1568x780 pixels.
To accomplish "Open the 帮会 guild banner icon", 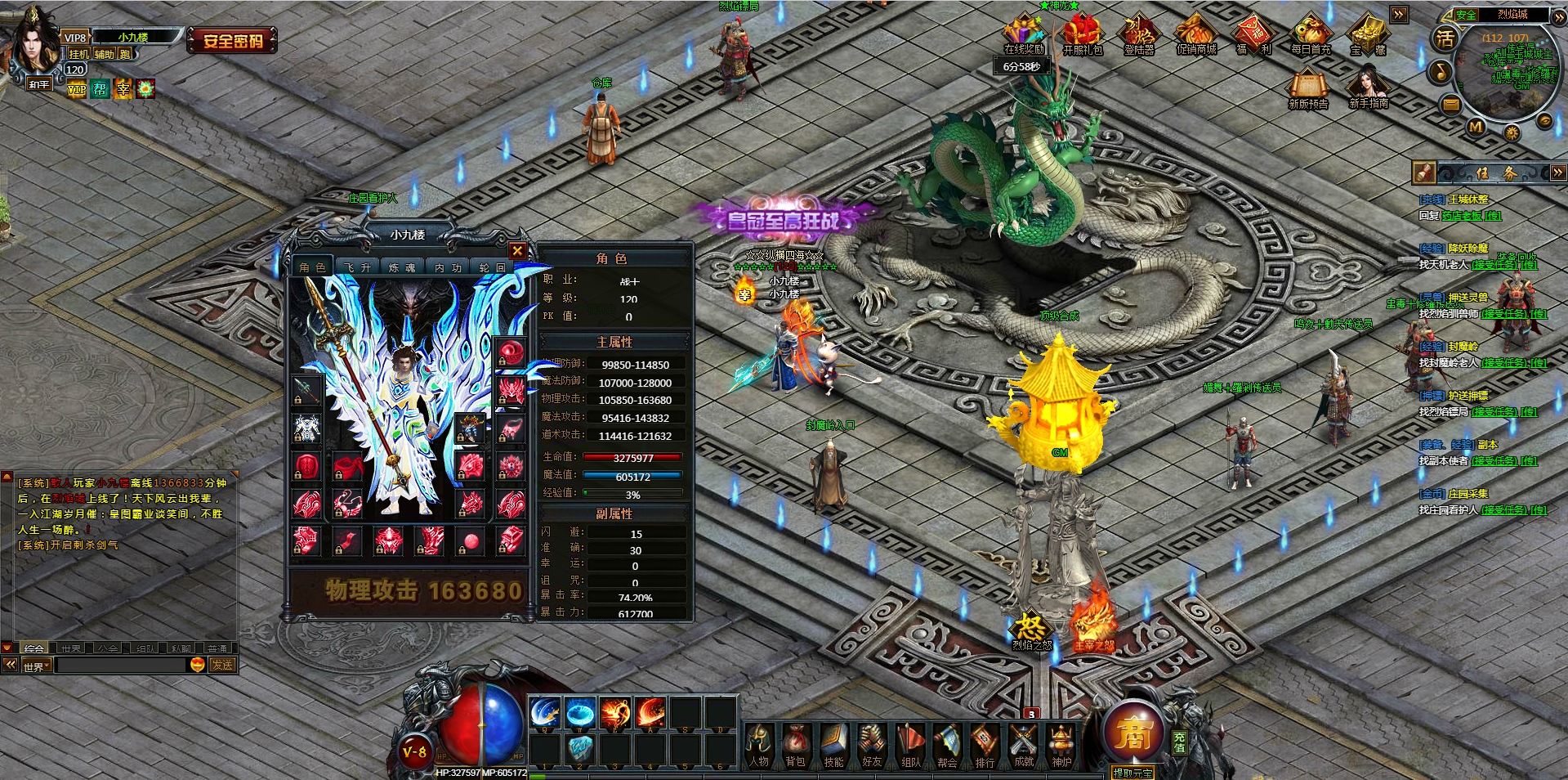I will pos(947,746).
